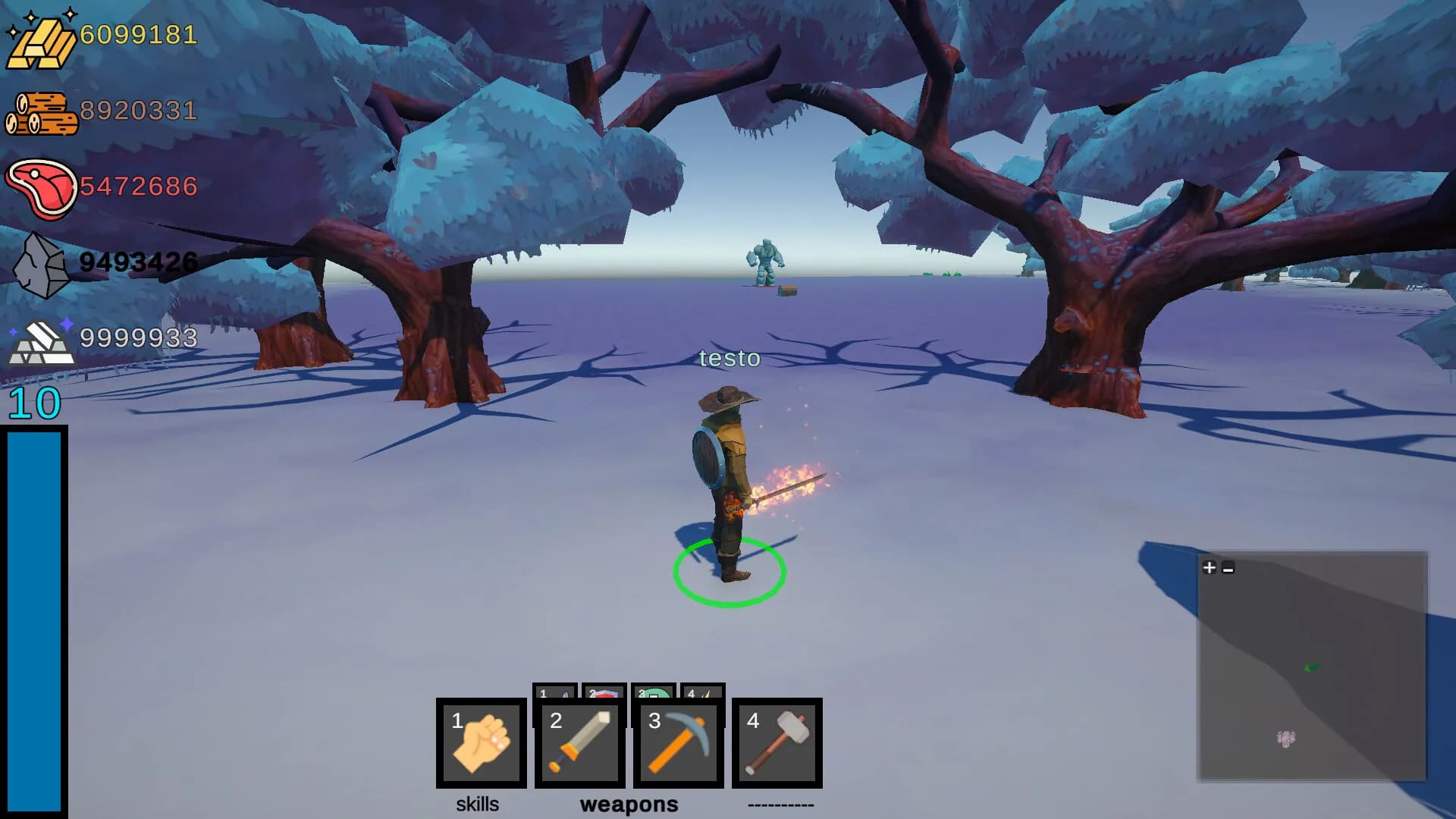Screen dimensions: 1456x819
Task: Click the weapons label under the hotbar
Action: pyautogui.click(x=629, y=805)
